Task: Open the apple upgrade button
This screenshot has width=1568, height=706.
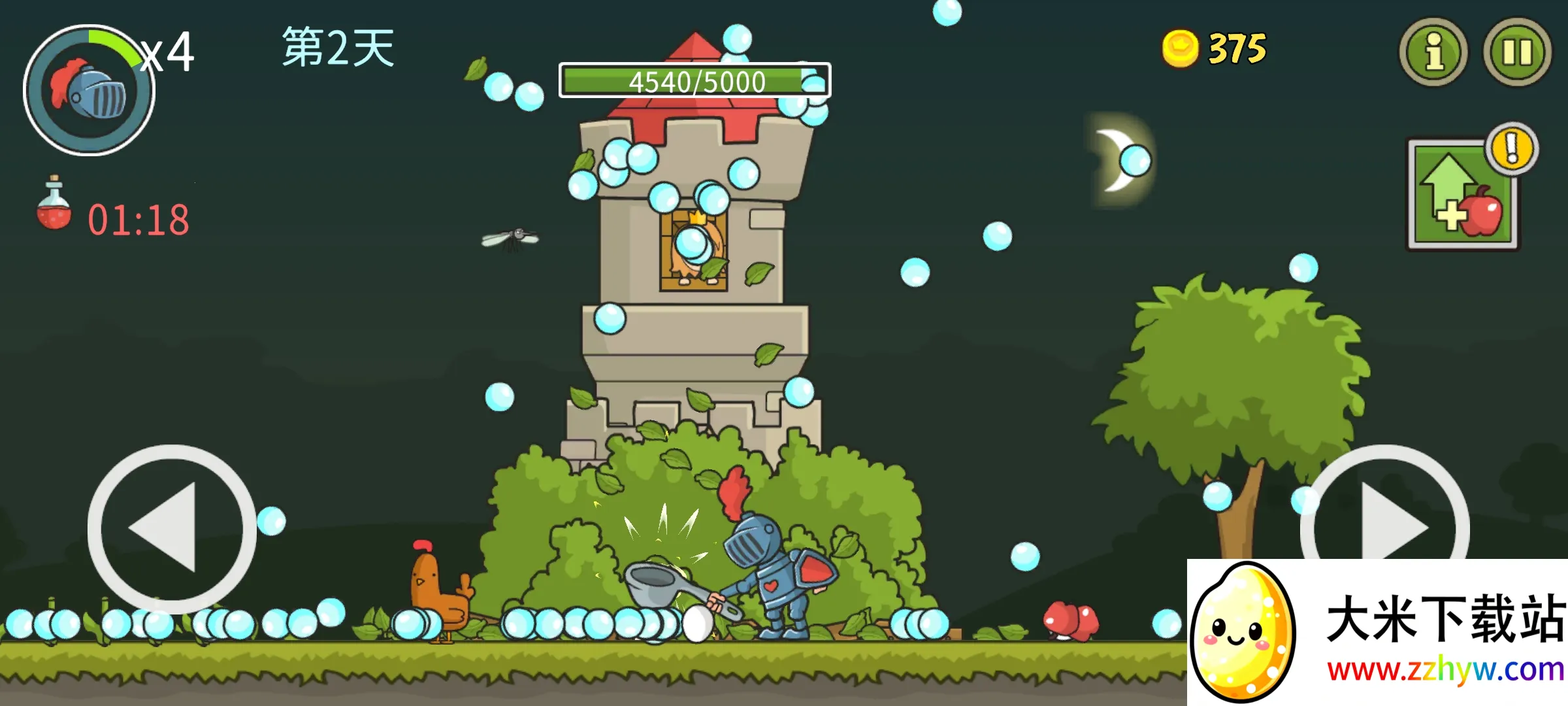Action: (x=1463, y=195)
